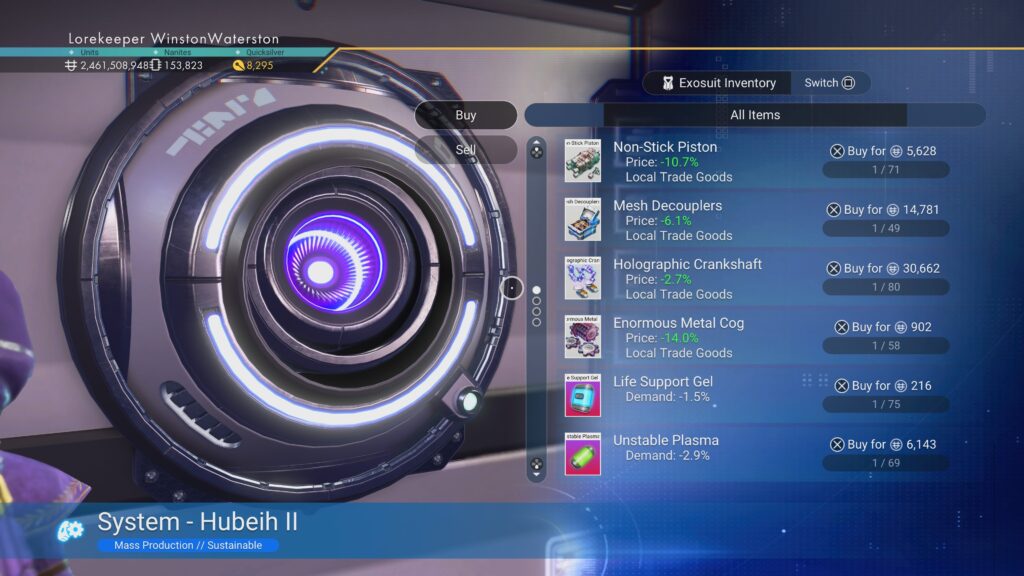Screen dimensions: 1024x576
Task: Select the Life Support Gel item icon
Action: tap(582, 395)
